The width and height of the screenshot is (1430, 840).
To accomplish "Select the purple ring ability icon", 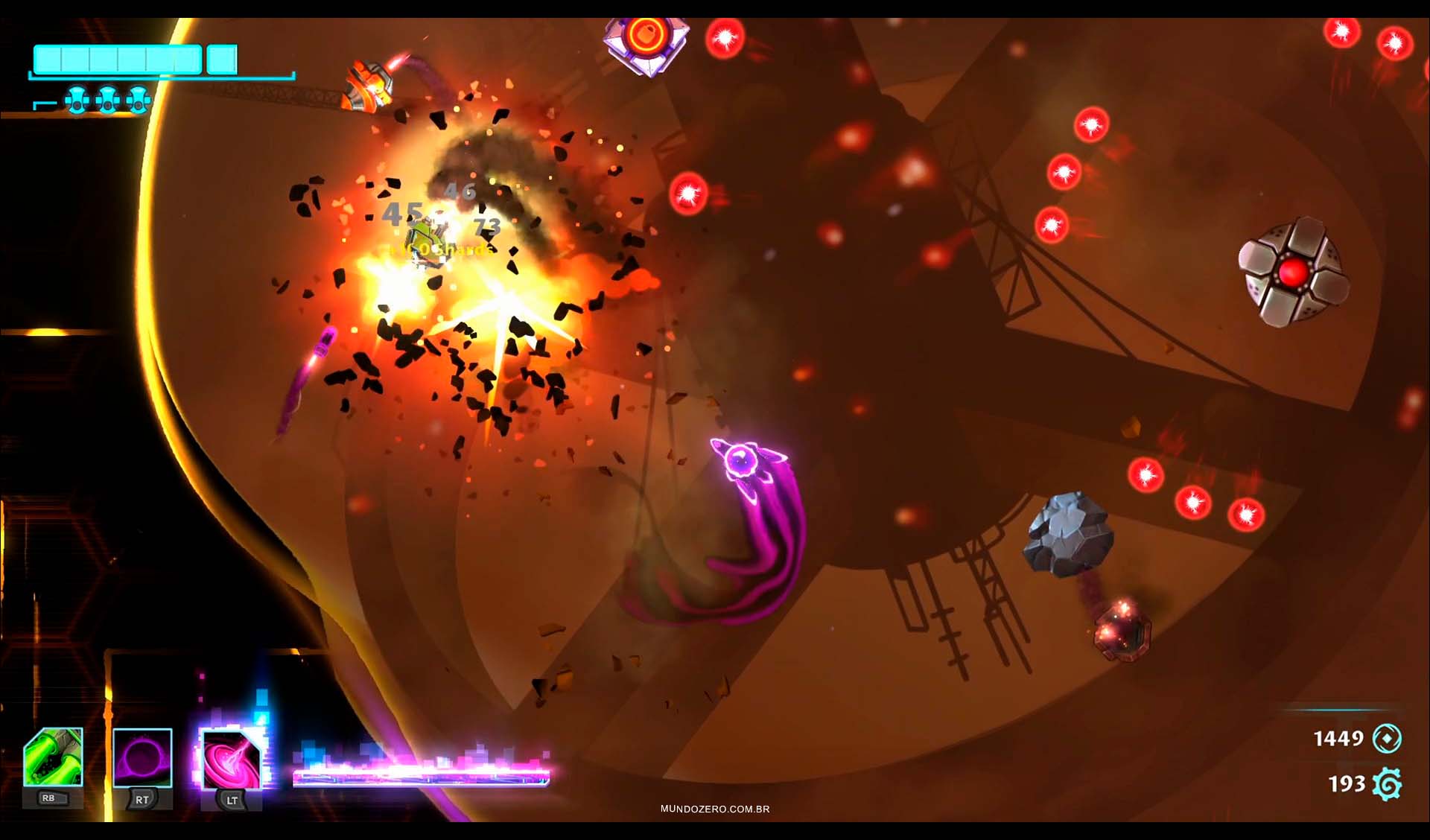I will click(x=142, y=758).
